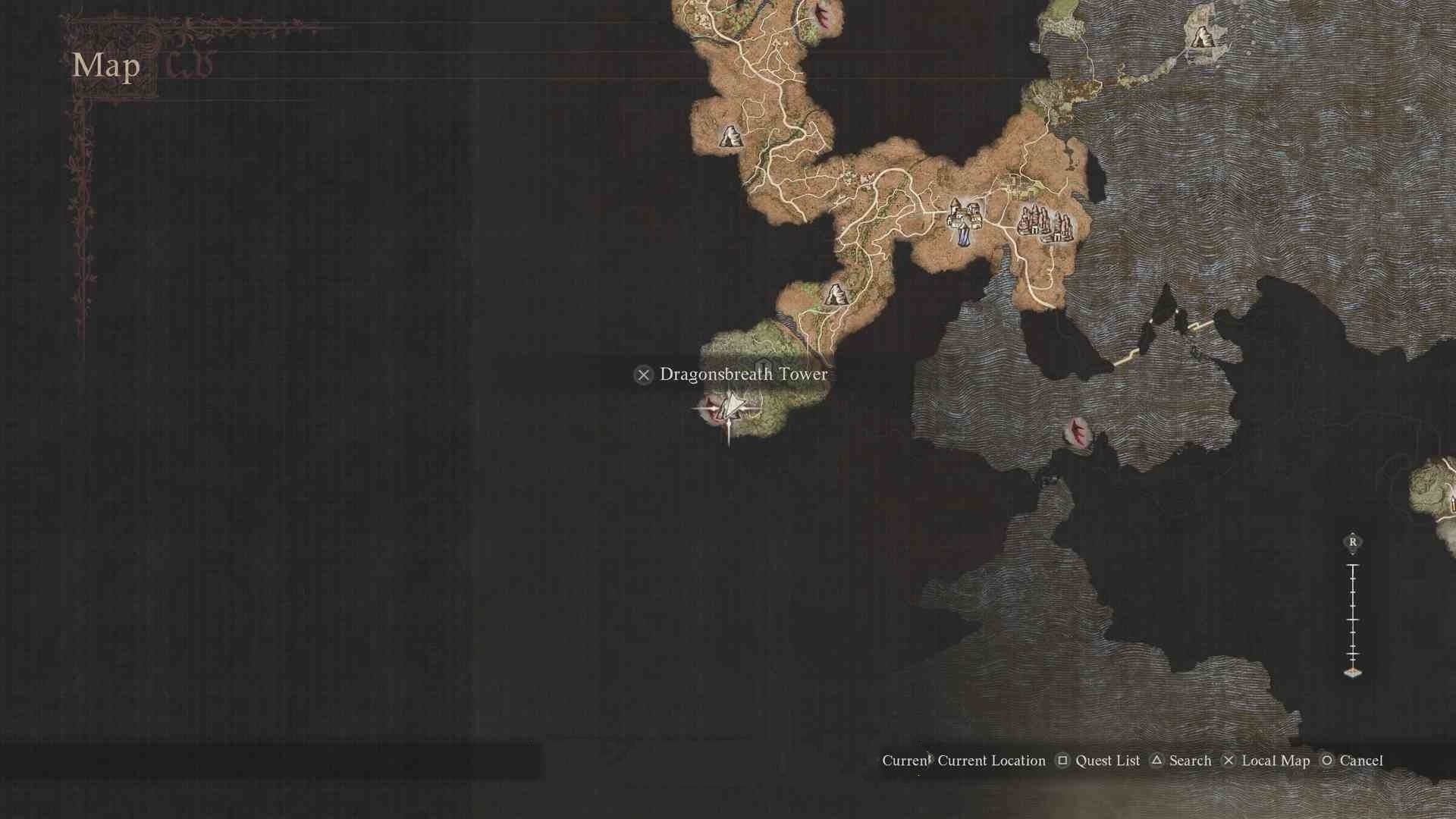This screenshot has height=819, width=1456.
Task: Select the red marker in the grey unexplored region
Action: click(x=1078, y=432)
